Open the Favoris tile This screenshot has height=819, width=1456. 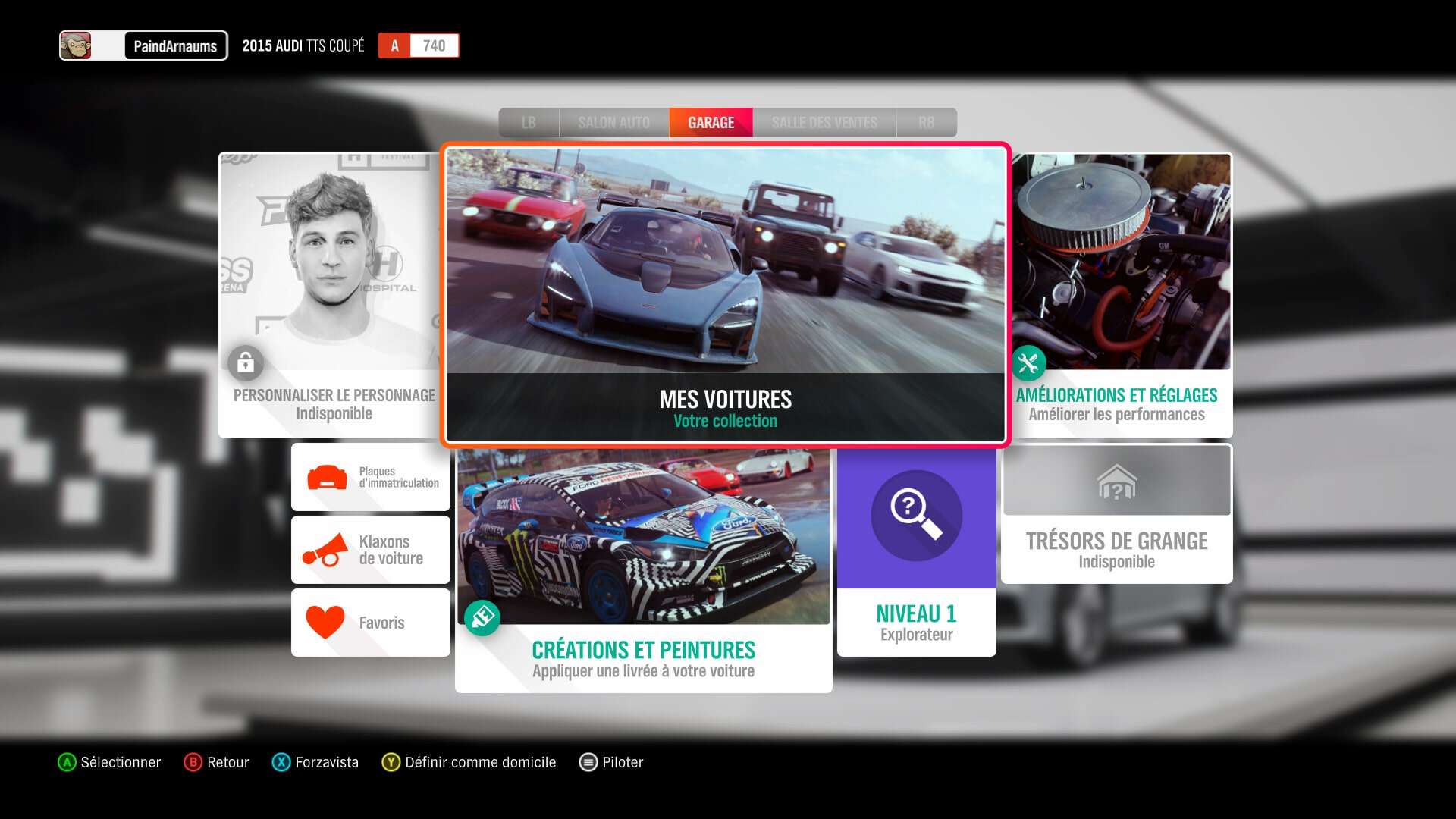click(x=371, y=623)
